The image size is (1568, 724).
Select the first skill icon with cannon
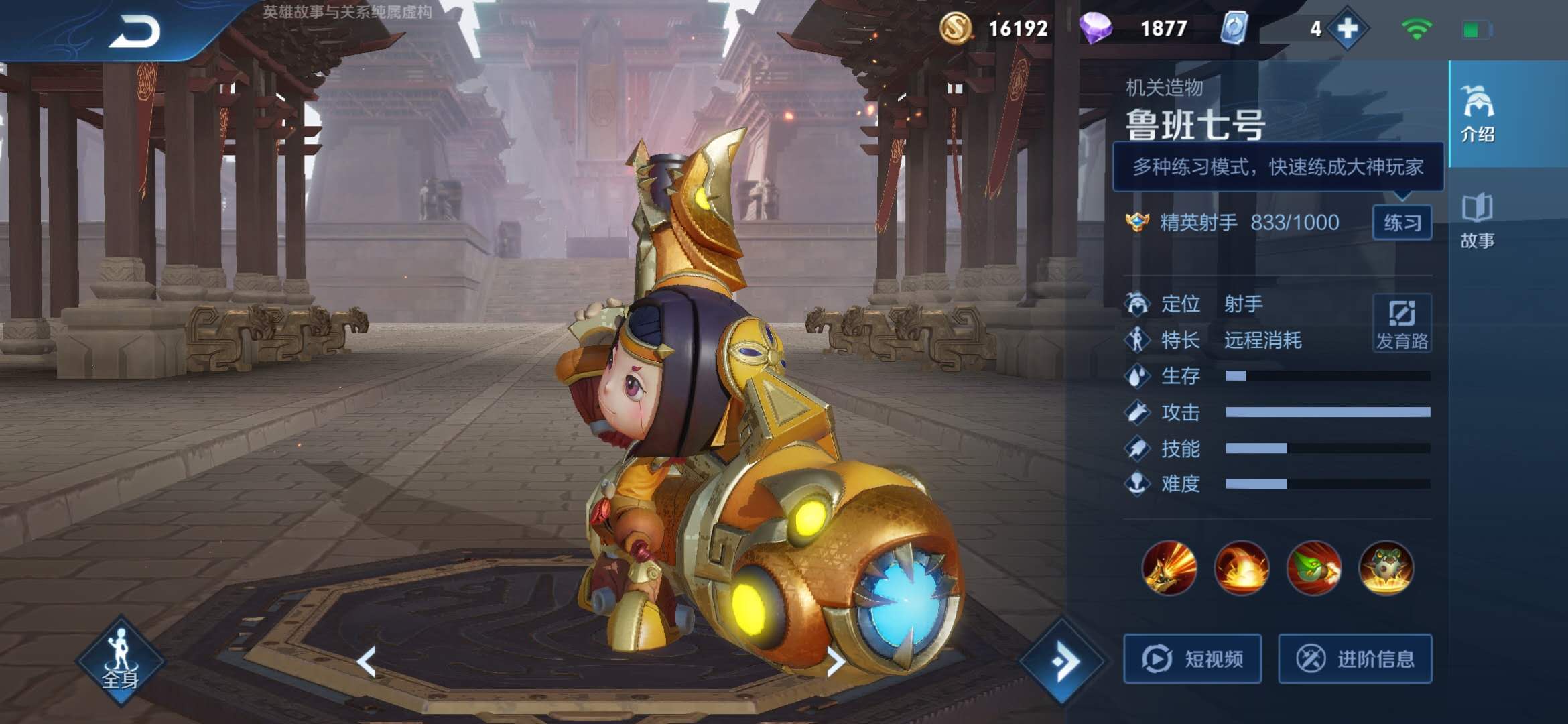(x=1169, y=568)
